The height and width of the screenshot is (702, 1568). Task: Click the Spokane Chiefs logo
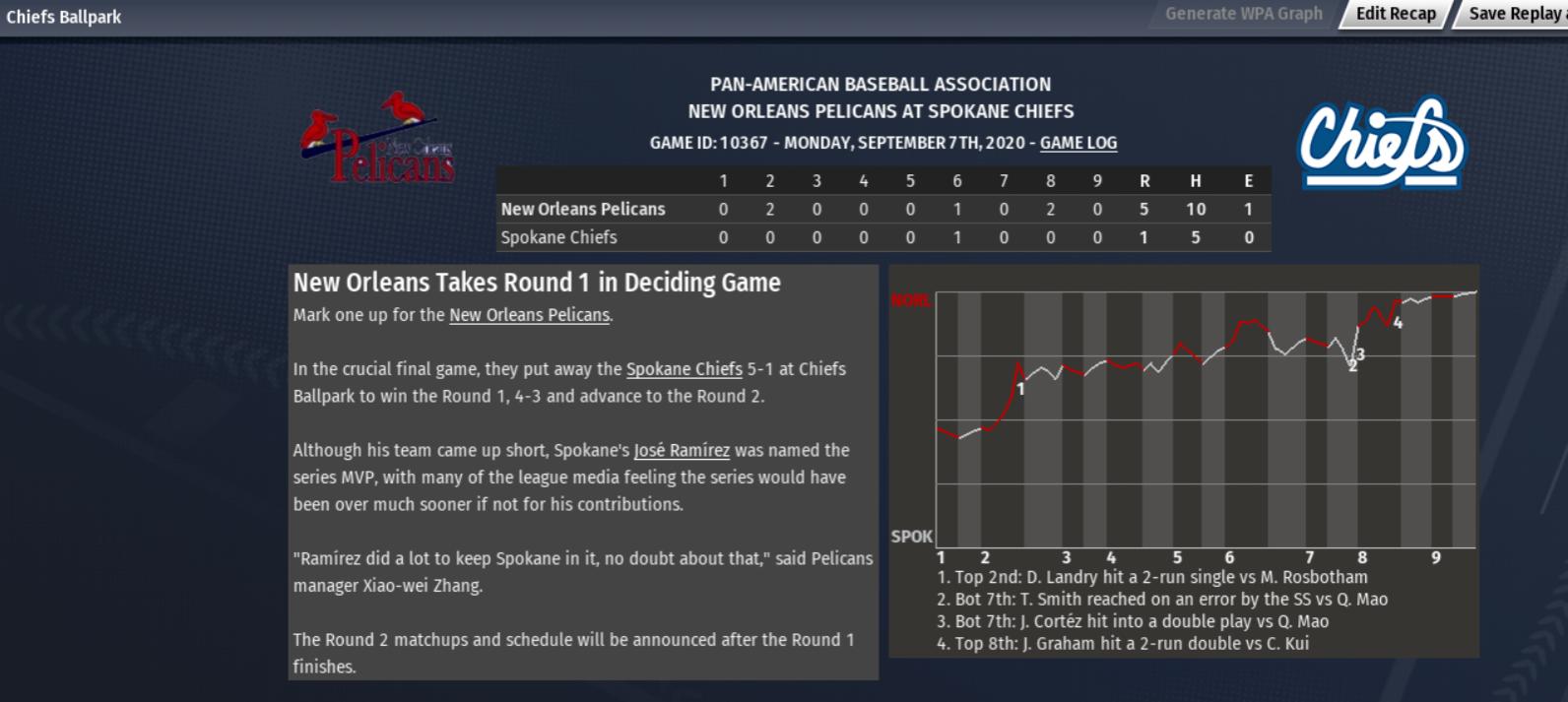point(1381,143)
